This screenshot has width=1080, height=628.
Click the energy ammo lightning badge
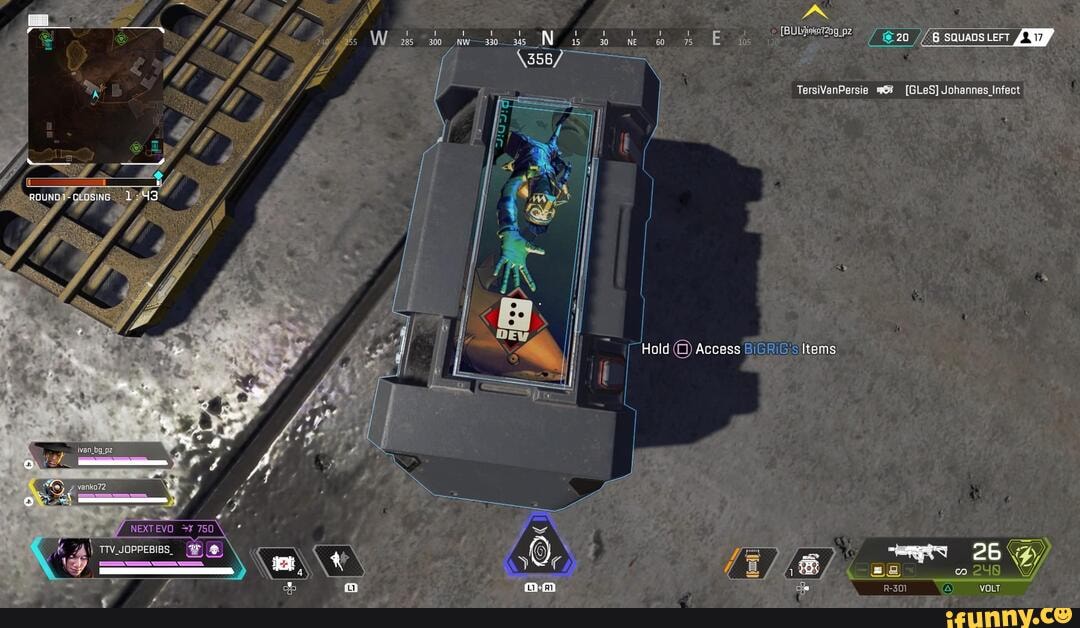point(1028,556)
